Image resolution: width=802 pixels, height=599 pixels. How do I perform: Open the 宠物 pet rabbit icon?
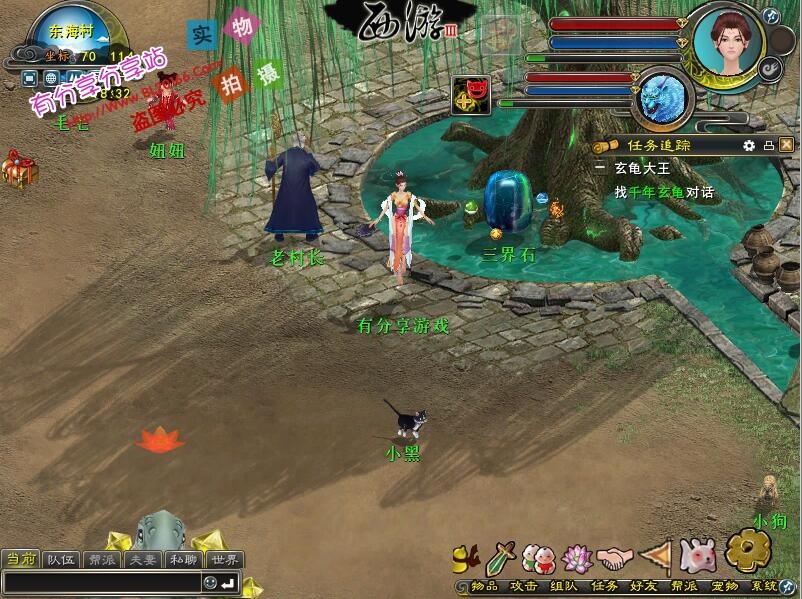pyautogui.click(x=695, y=556)
